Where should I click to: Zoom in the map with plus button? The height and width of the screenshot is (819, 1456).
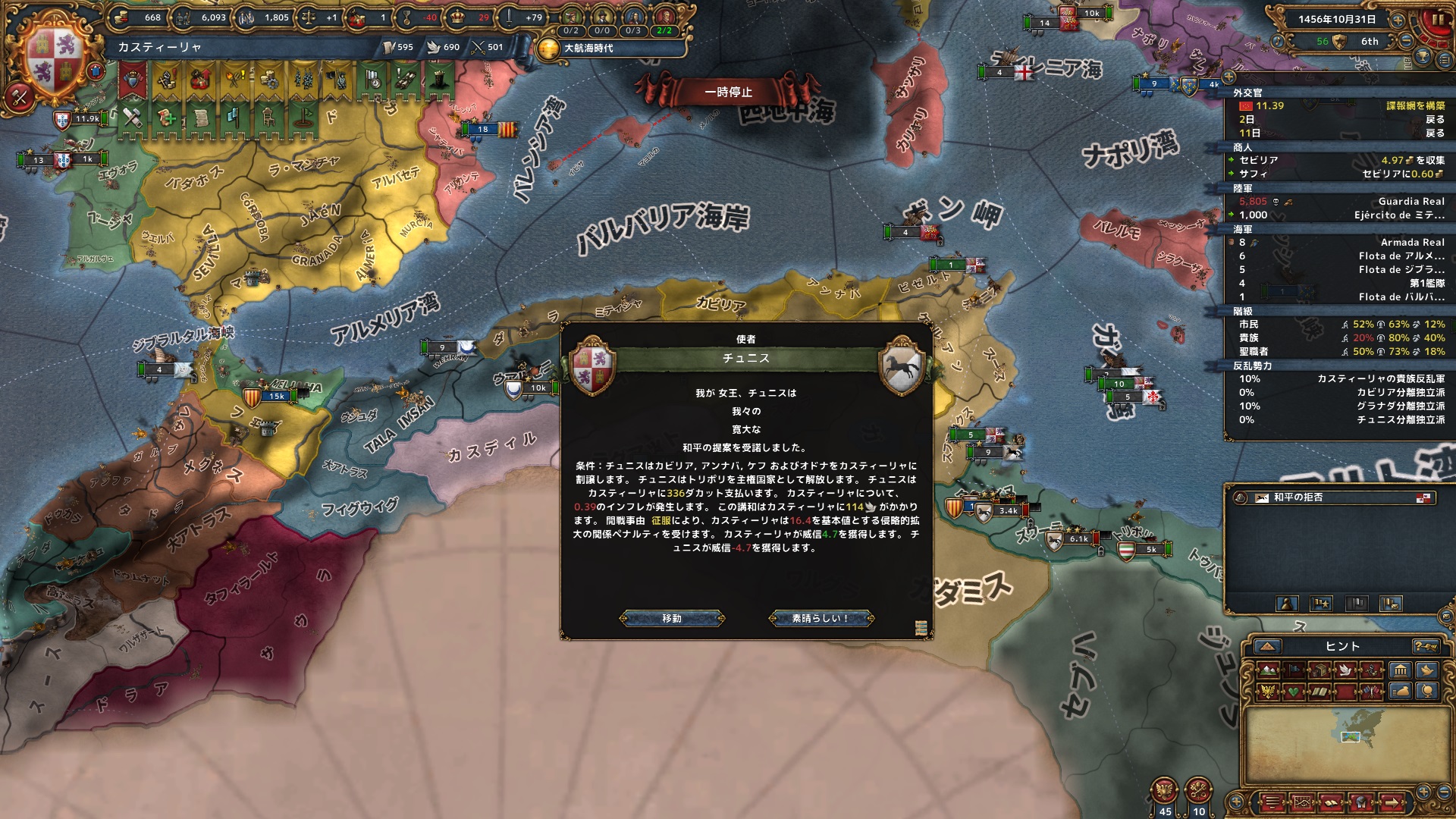coord(1423,791)
